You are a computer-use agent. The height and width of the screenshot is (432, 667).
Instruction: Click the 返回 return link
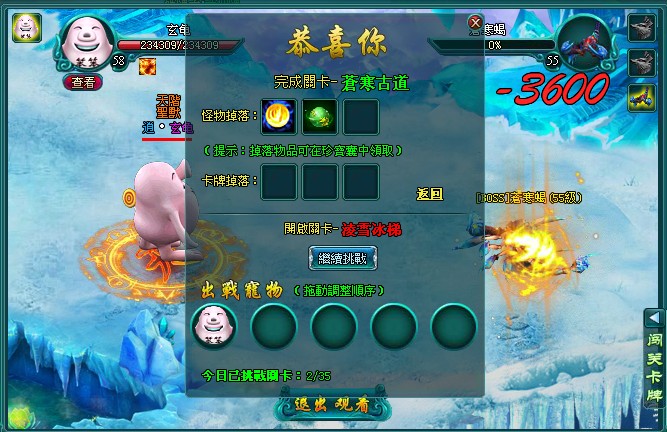coord(429,194)
